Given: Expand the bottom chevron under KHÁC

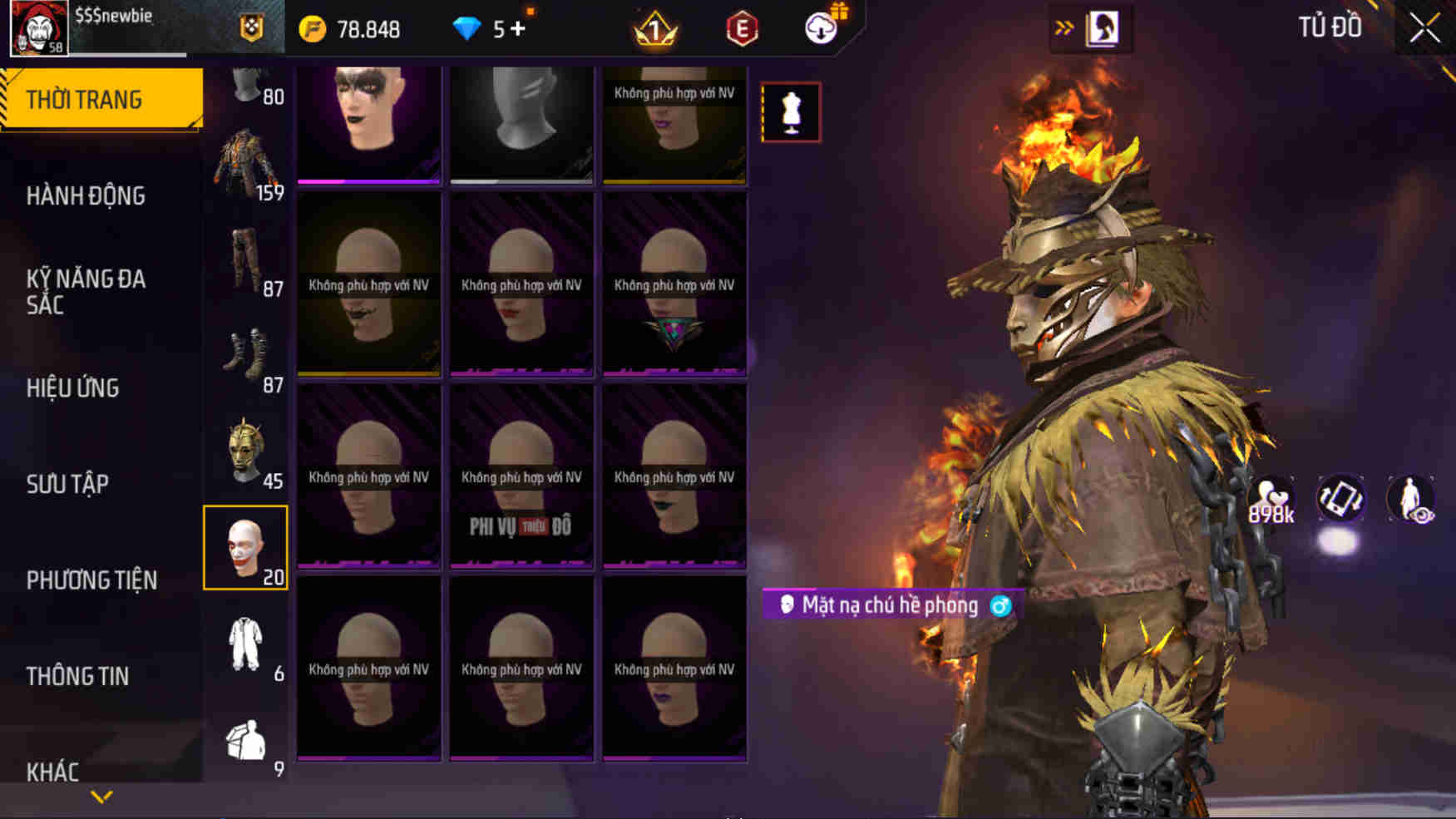Looking at the screenshot, I should pyautogui.click(x=101, y=796).
